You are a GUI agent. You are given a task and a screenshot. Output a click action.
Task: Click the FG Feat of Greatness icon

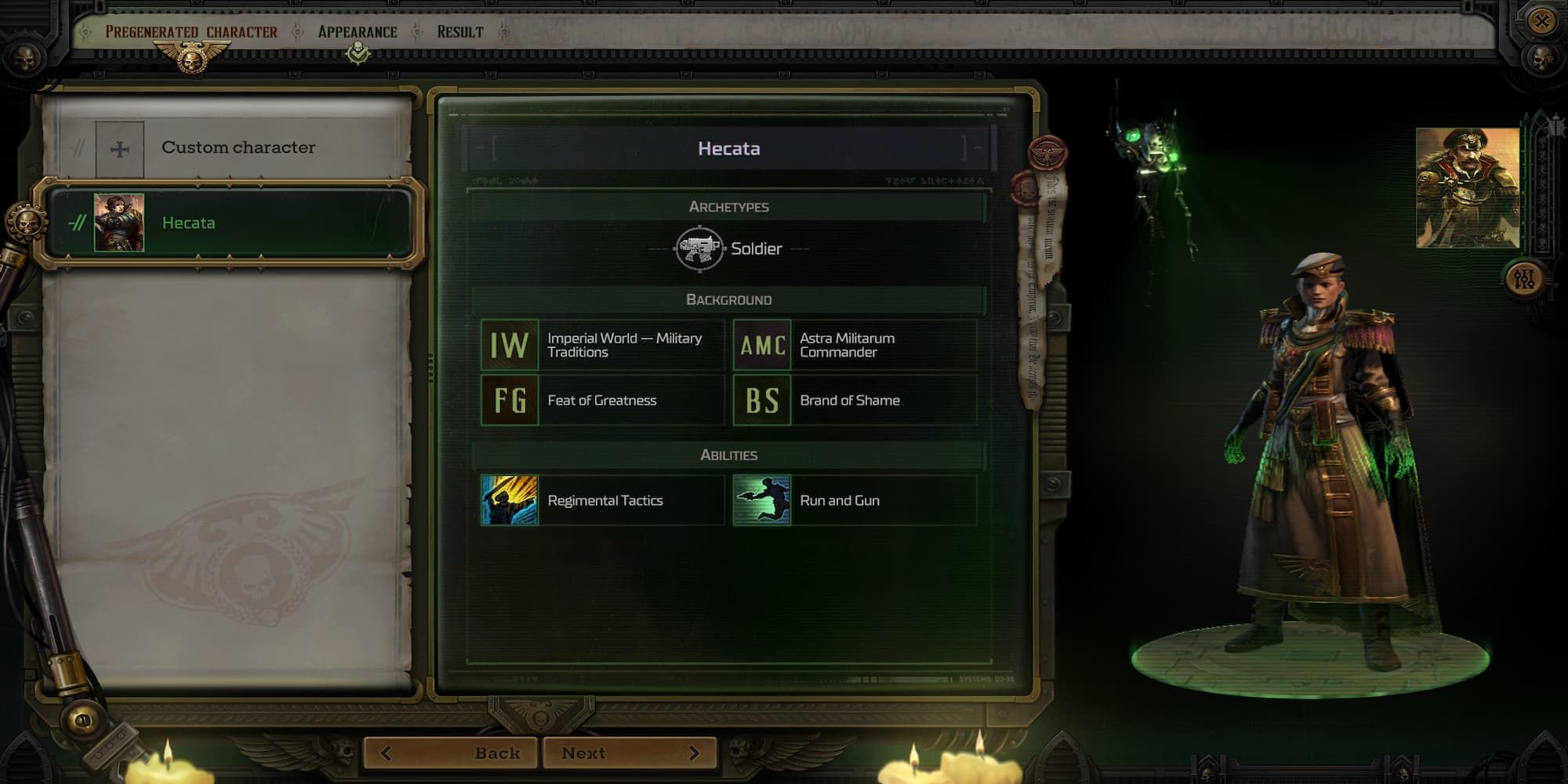click(x=509, y=400)
